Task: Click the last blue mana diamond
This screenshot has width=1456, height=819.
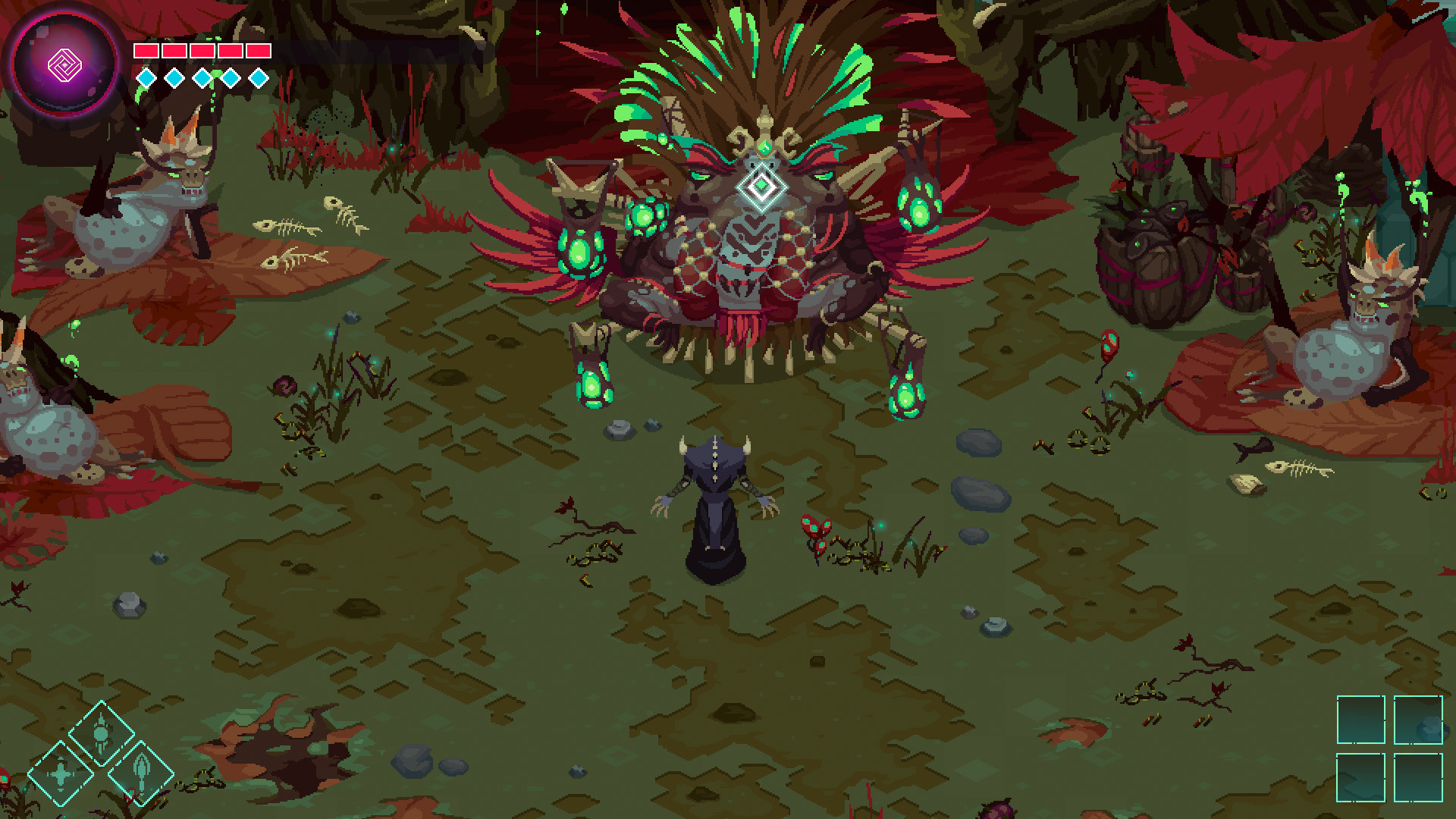Action: coord(258,76)
